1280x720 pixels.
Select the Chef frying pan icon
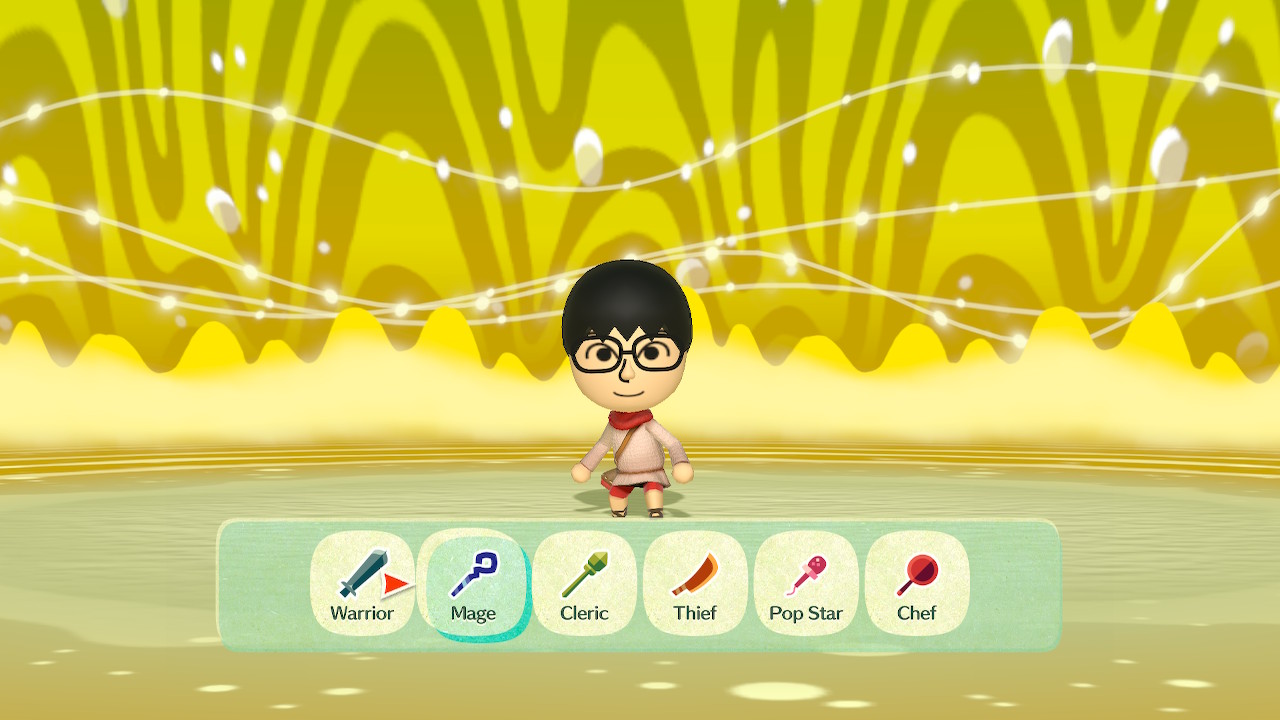coord(916,573)
